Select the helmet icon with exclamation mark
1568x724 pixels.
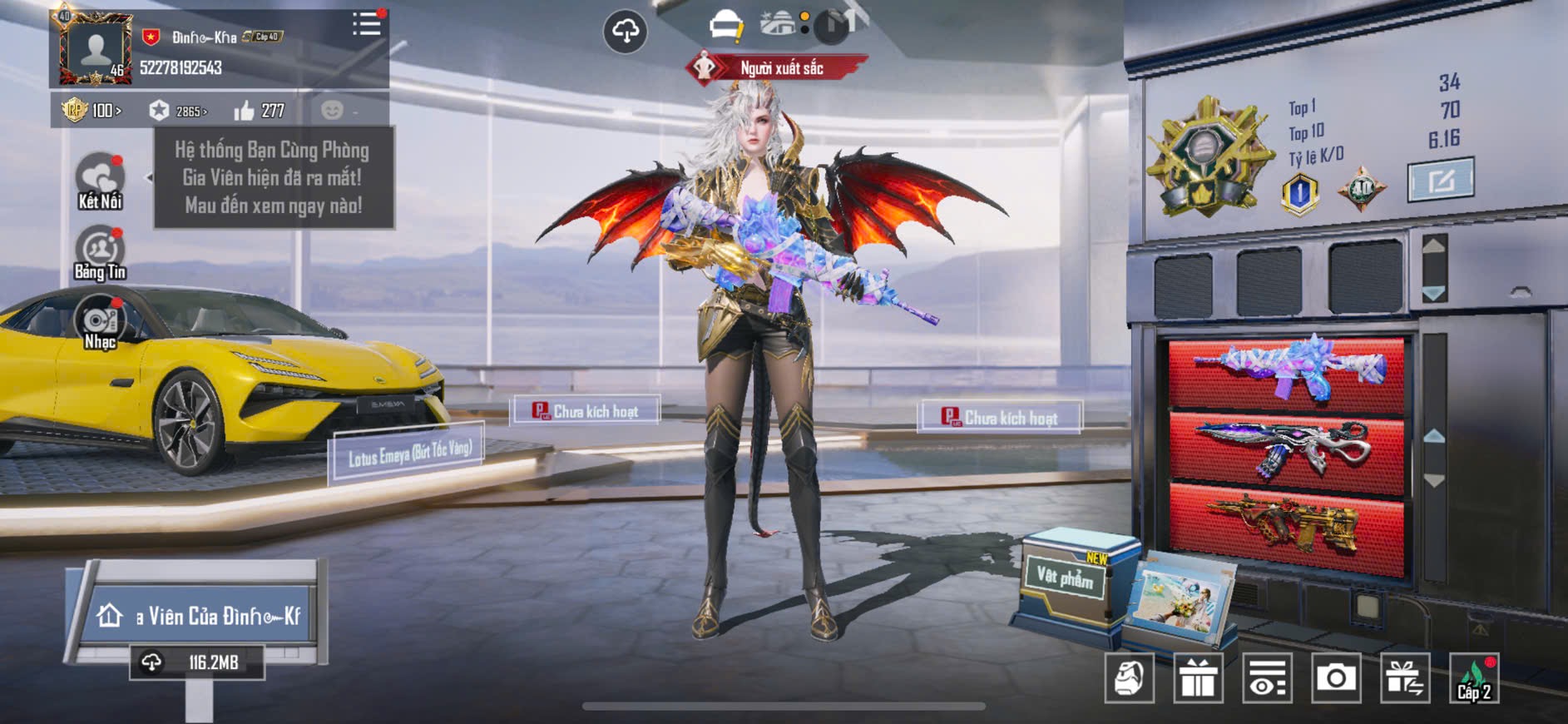coord(725,26)
